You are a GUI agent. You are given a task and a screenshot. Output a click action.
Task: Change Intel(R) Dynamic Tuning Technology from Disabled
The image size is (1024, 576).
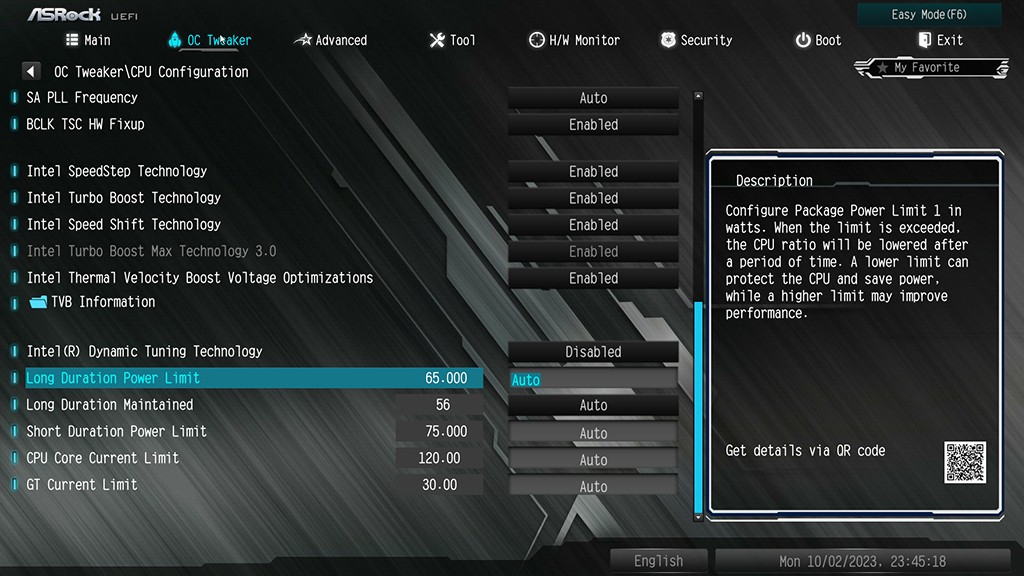pos(593,352)
